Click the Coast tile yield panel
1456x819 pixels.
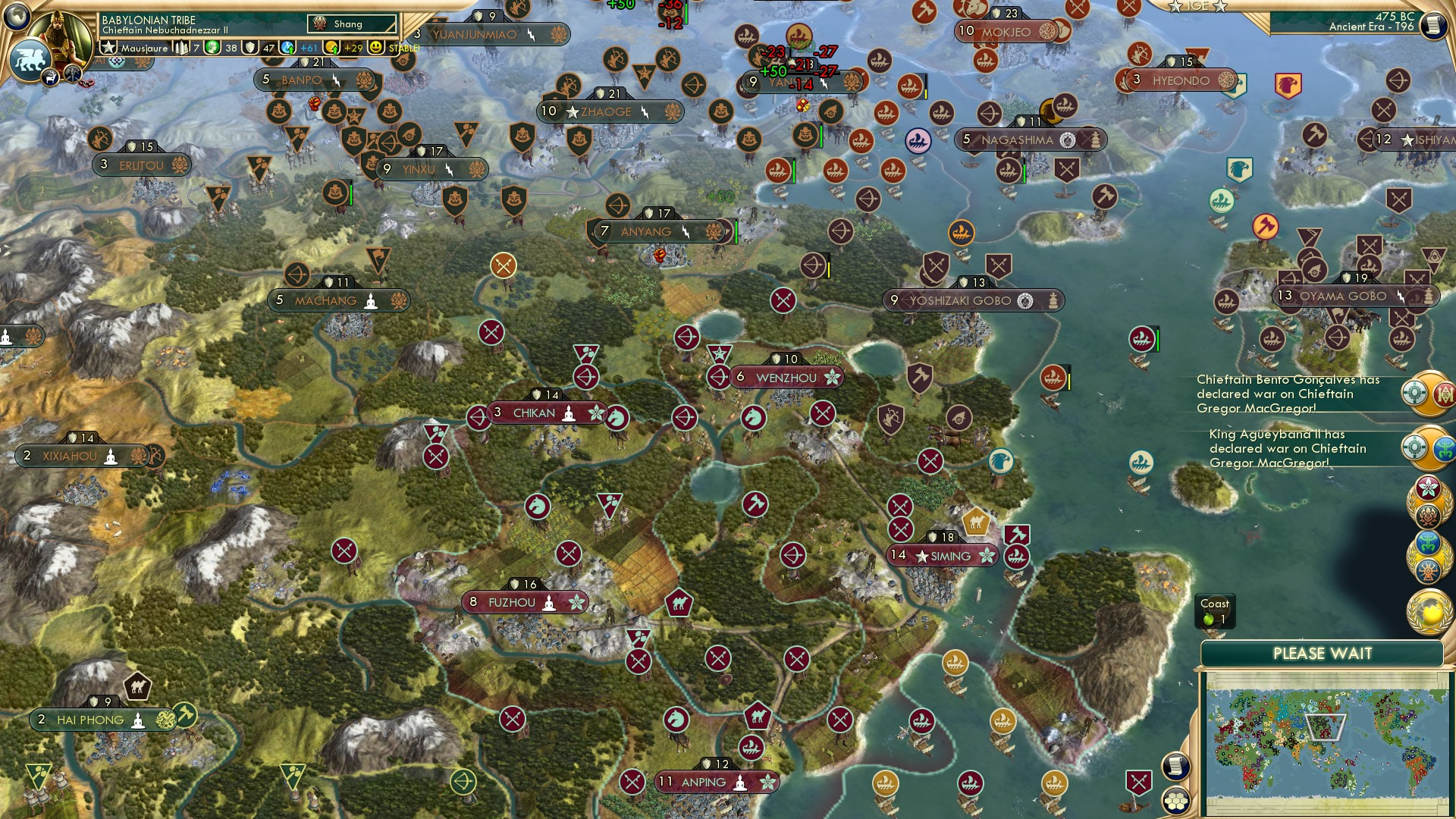pos(1216,611)
